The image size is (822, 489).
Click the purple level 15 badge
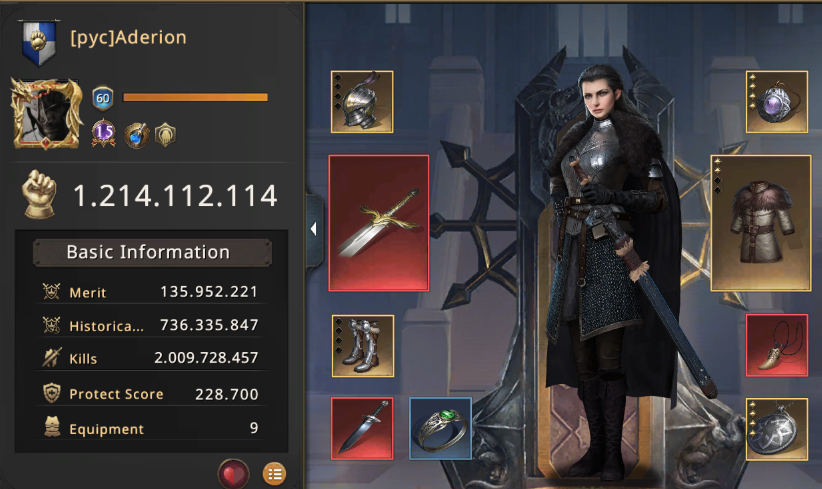[104, 133]
